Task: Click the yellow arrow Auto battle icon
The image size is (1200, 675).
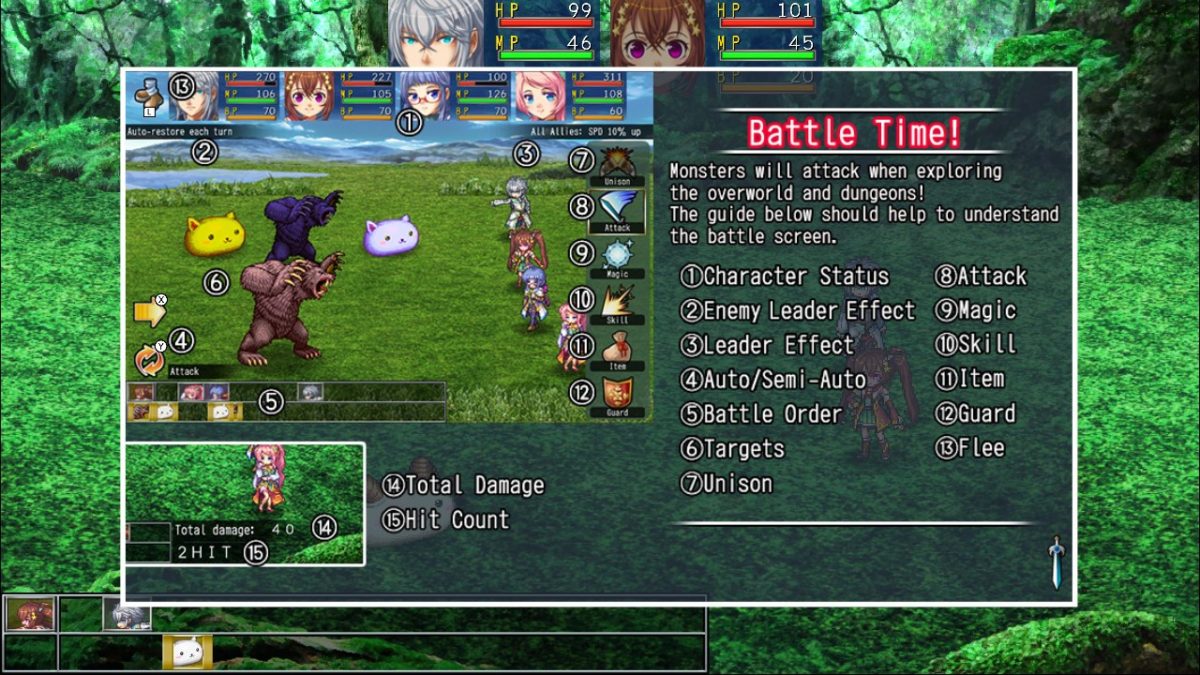Action: click(149, 313)
